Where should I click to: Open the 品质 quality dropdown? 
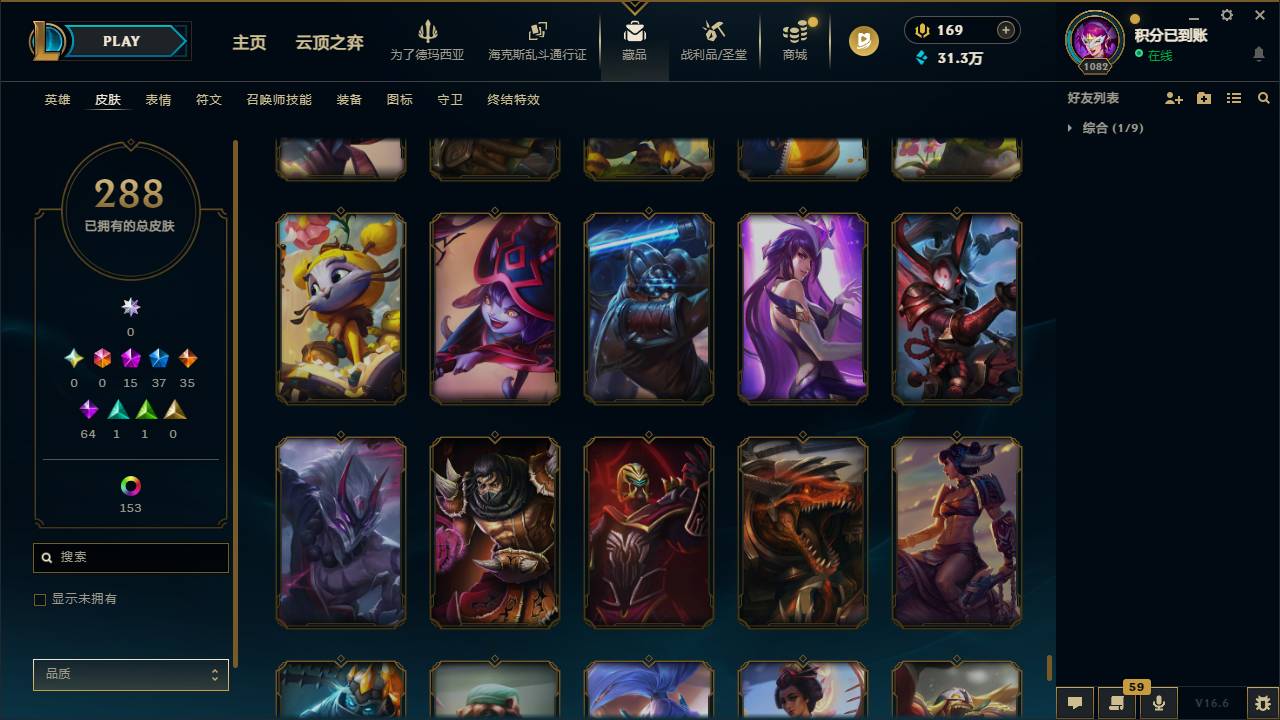tap(130, 675)
